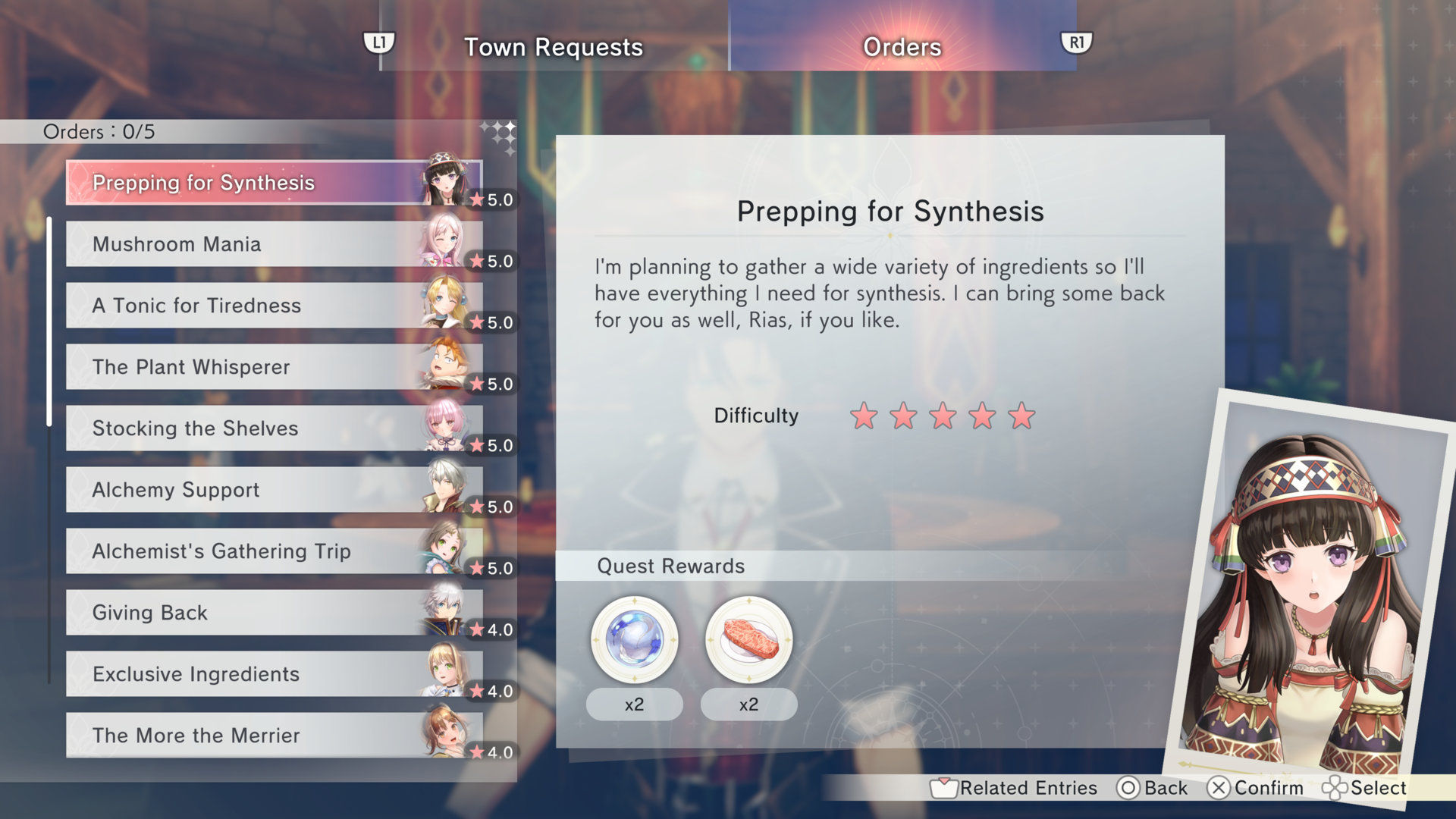
Task: Click the X Confirm controller icon
Action: 1220,788
